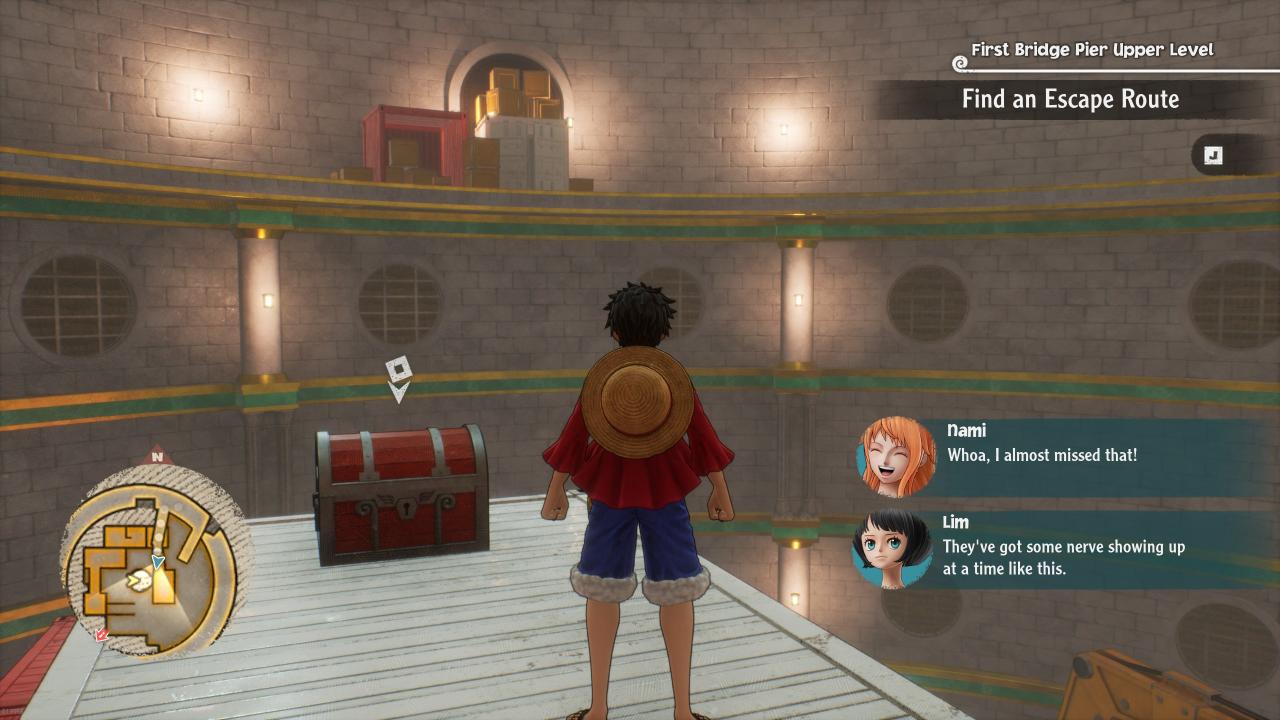
Task: Select the Find an Escape Route objective
Action: click(x=1070, y=100)
